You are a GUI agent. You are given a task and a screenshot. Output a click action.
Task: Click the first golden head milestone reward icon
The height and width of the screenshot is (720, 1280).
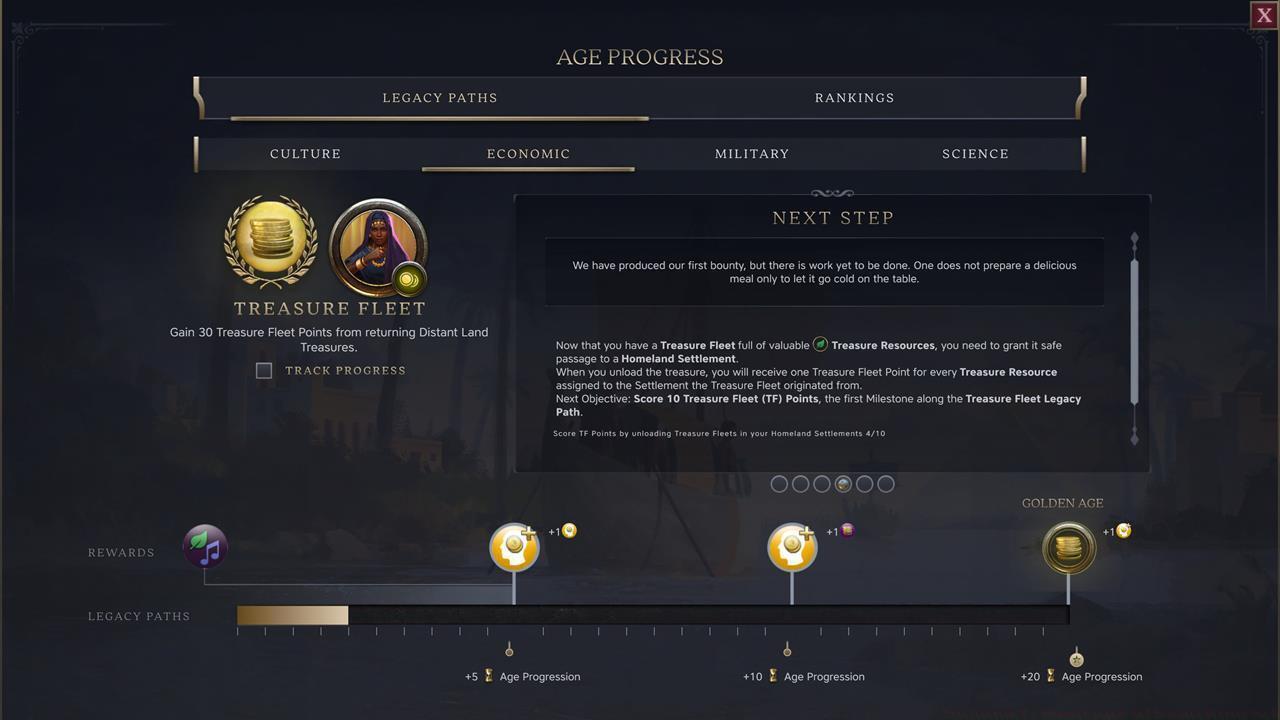[x=514, y=546]
